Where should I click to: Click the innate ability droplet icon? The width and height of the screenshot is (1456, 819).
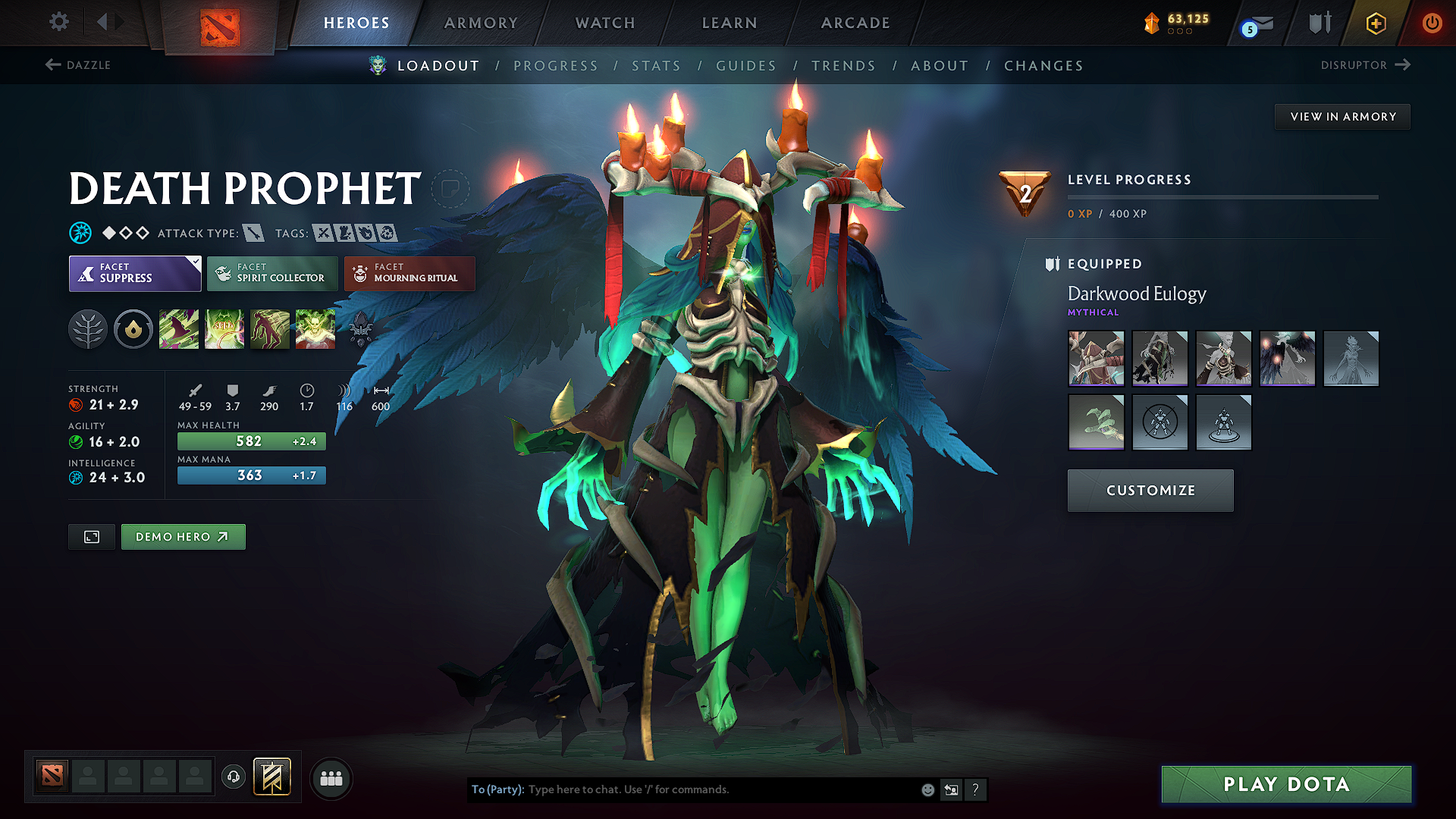click(x=133, y=328)
